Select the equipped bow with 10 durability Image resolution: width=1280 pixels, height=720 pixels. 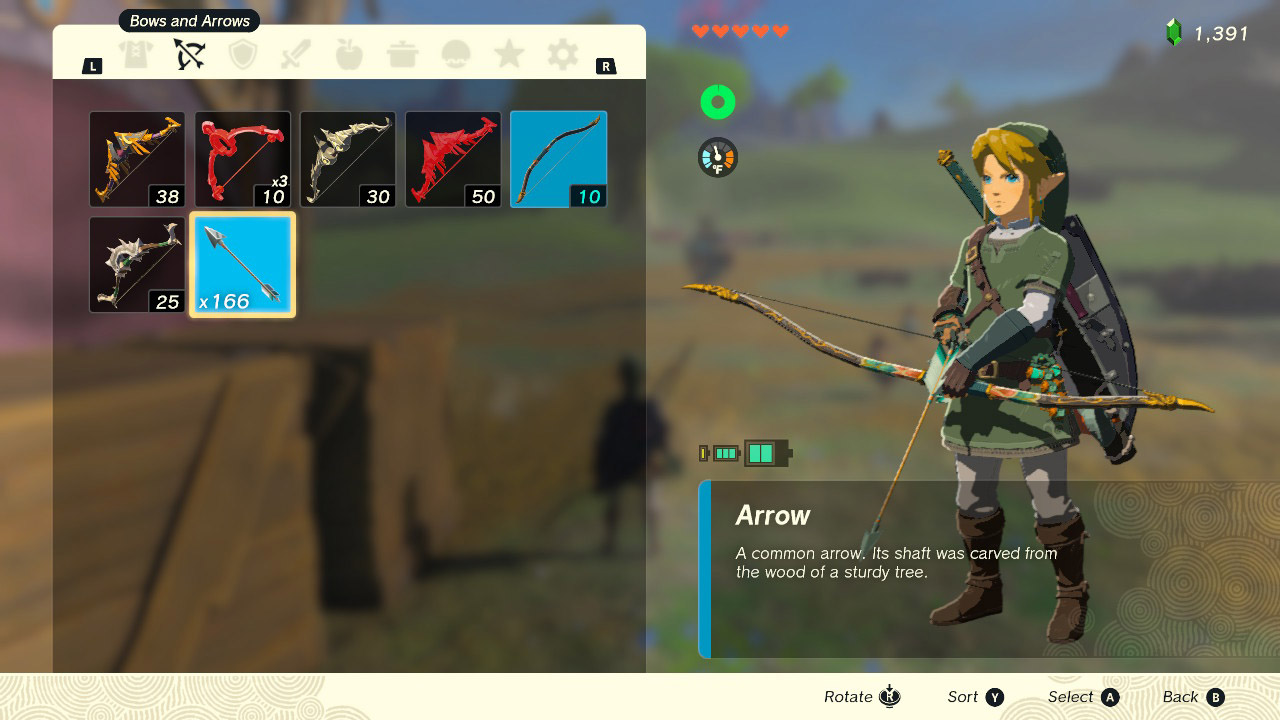(558, 158)
